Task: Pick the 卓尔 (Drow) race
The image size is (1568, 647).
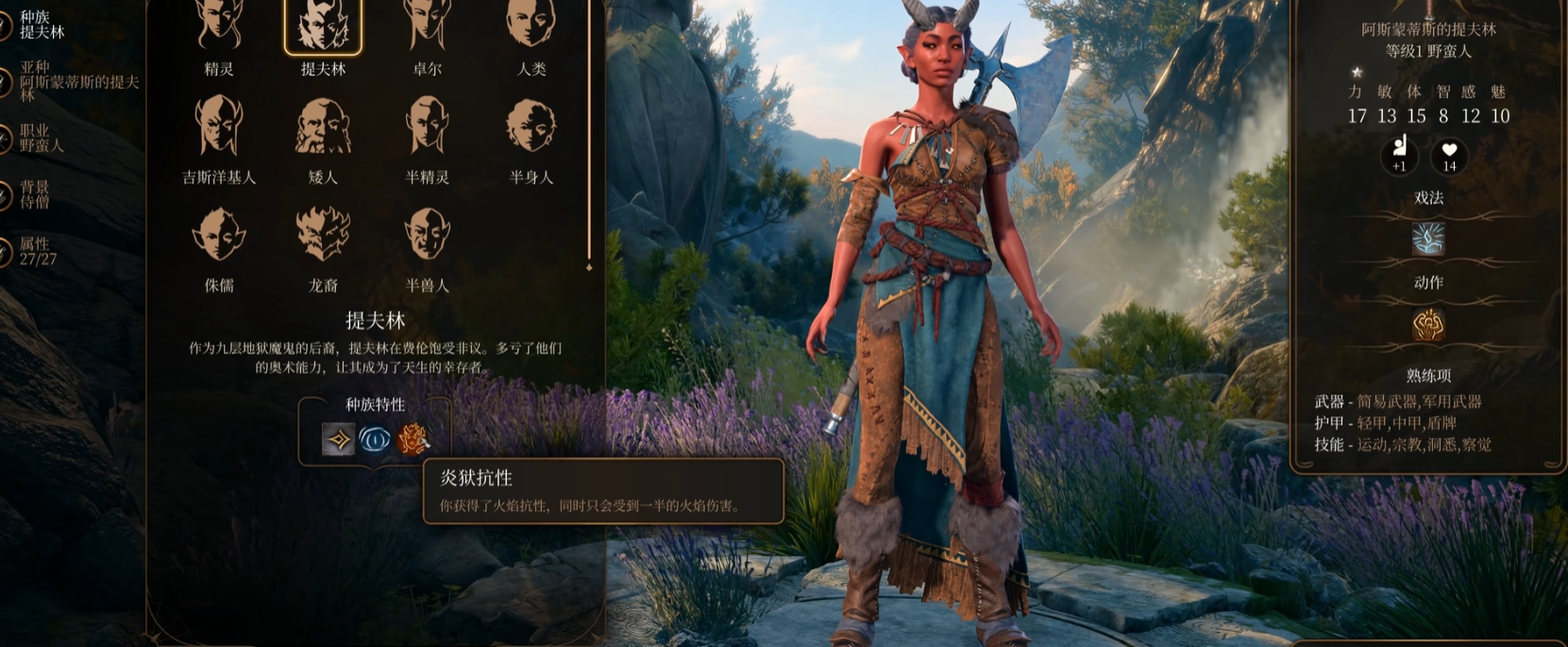Action: (427, 26)
